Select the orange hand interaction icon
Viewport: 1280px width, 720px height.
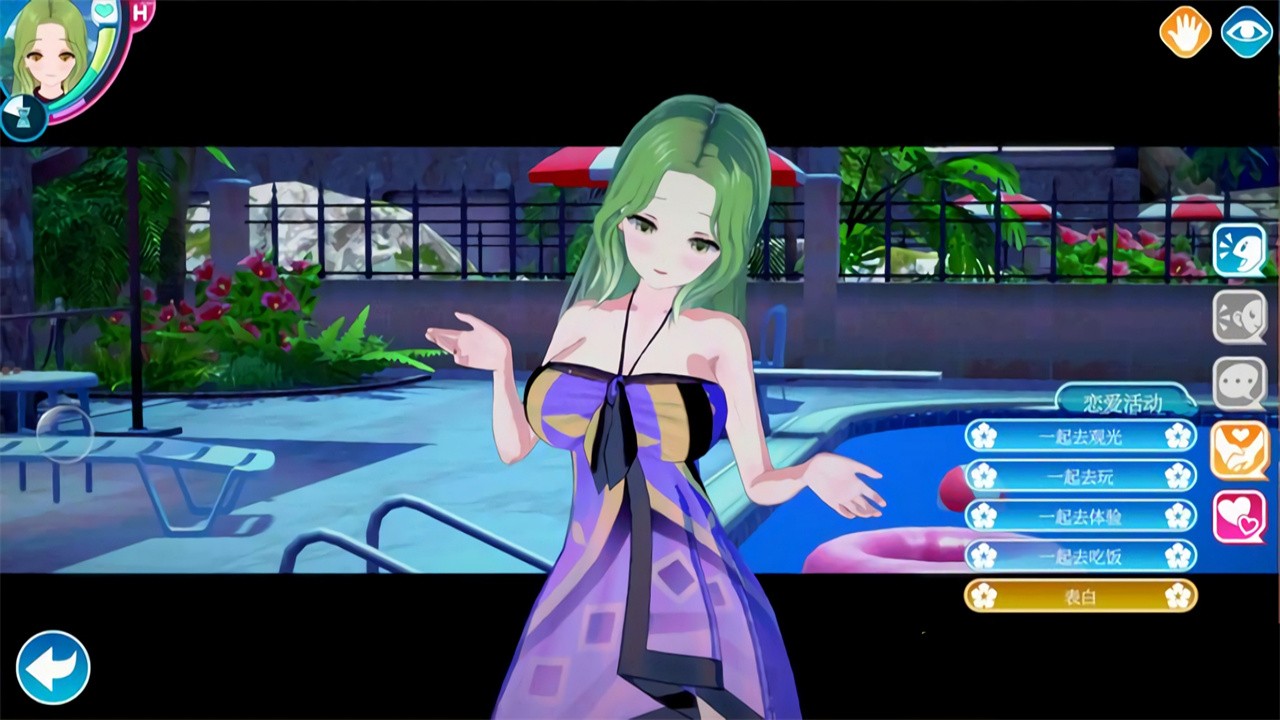(x=1185, y=31)
